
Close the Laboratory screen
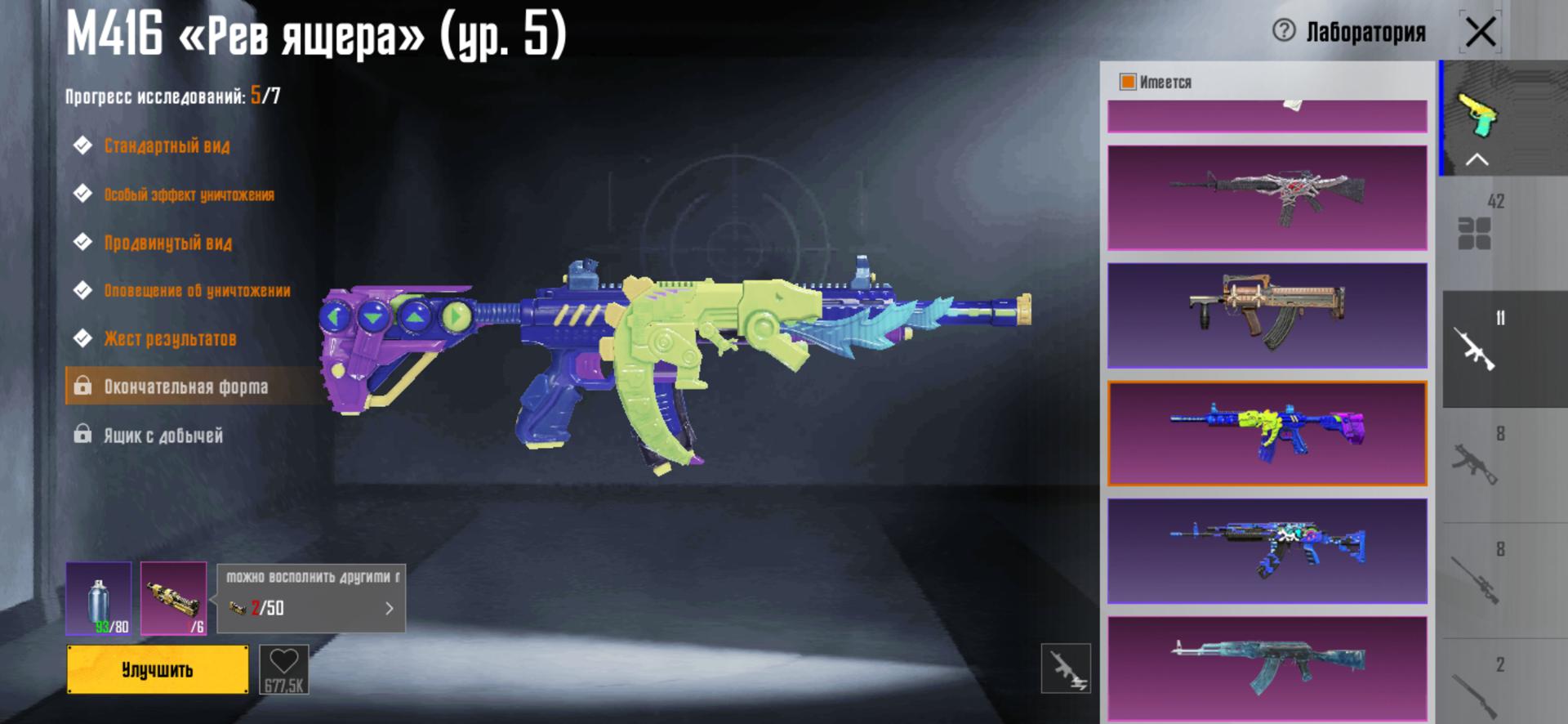click(x=1480, y=33)
